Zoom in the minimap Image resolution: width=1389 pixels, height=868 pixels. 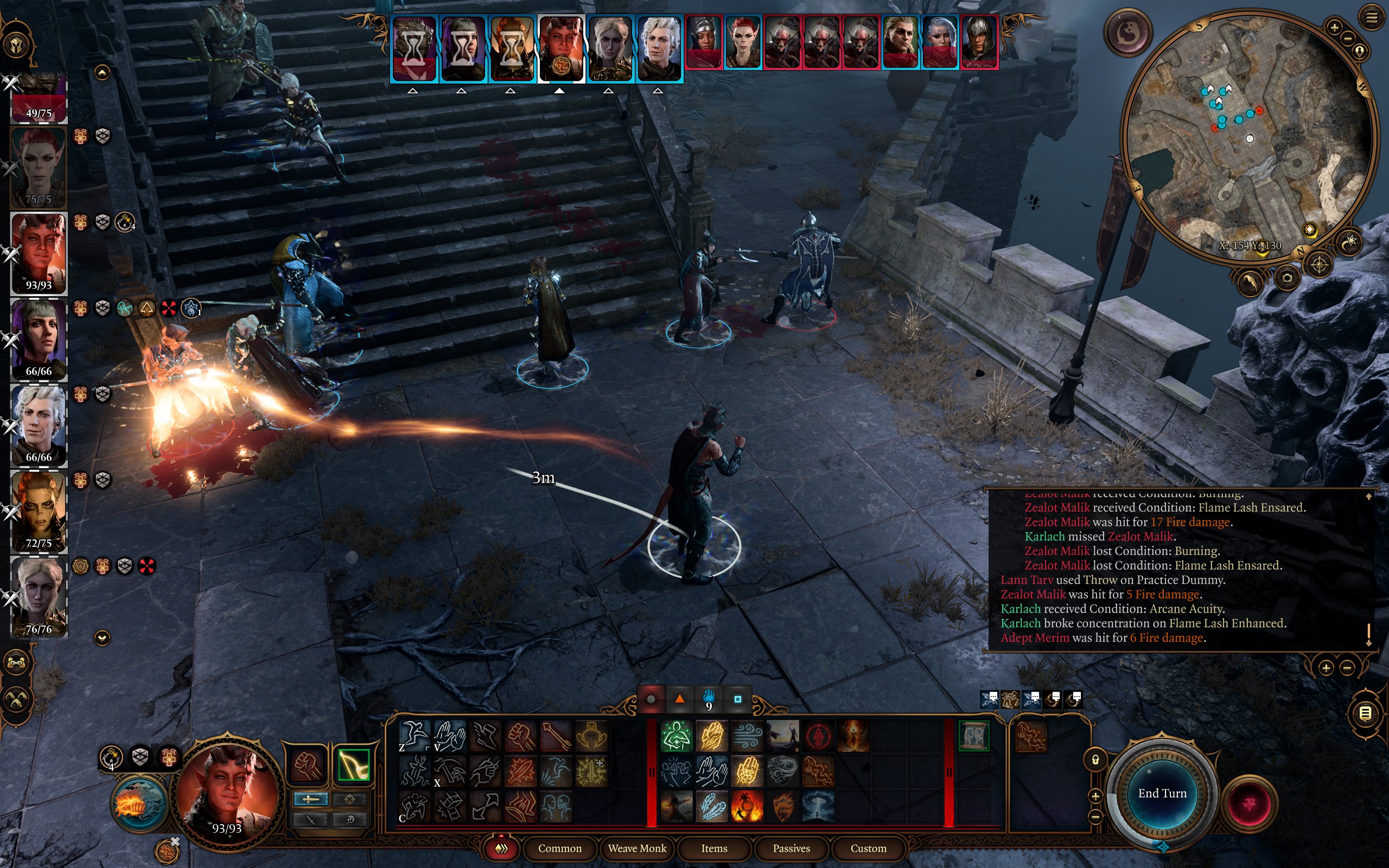(x=1334, y=27)
